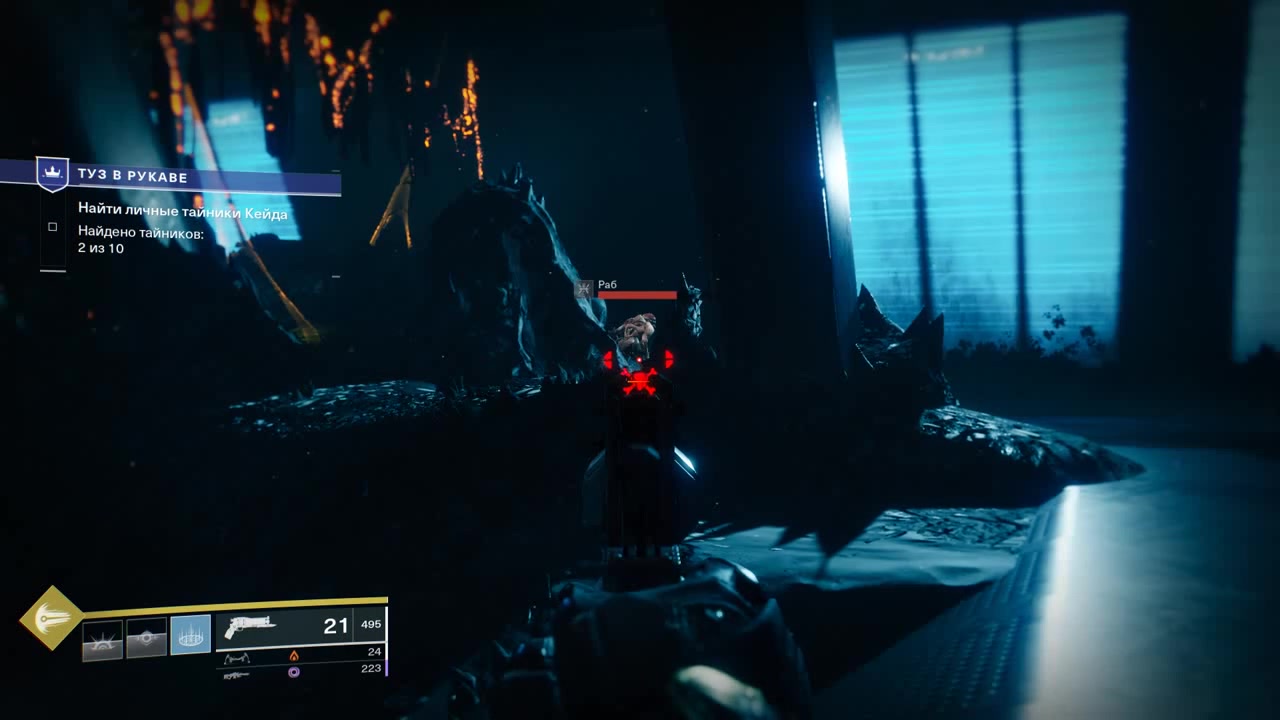
Task: Trigger the highlighted blue class ability
Action: (190, 635)
